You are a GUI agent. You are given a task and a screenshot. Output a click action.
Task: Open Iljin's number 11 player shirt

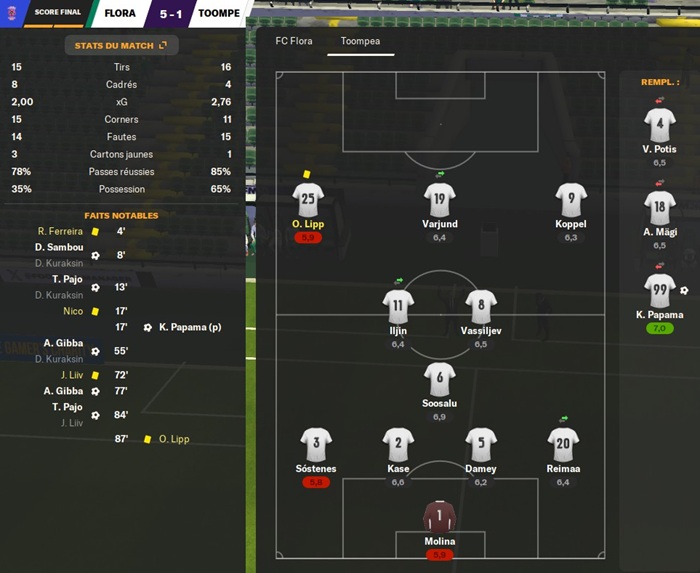pos(398,305)
